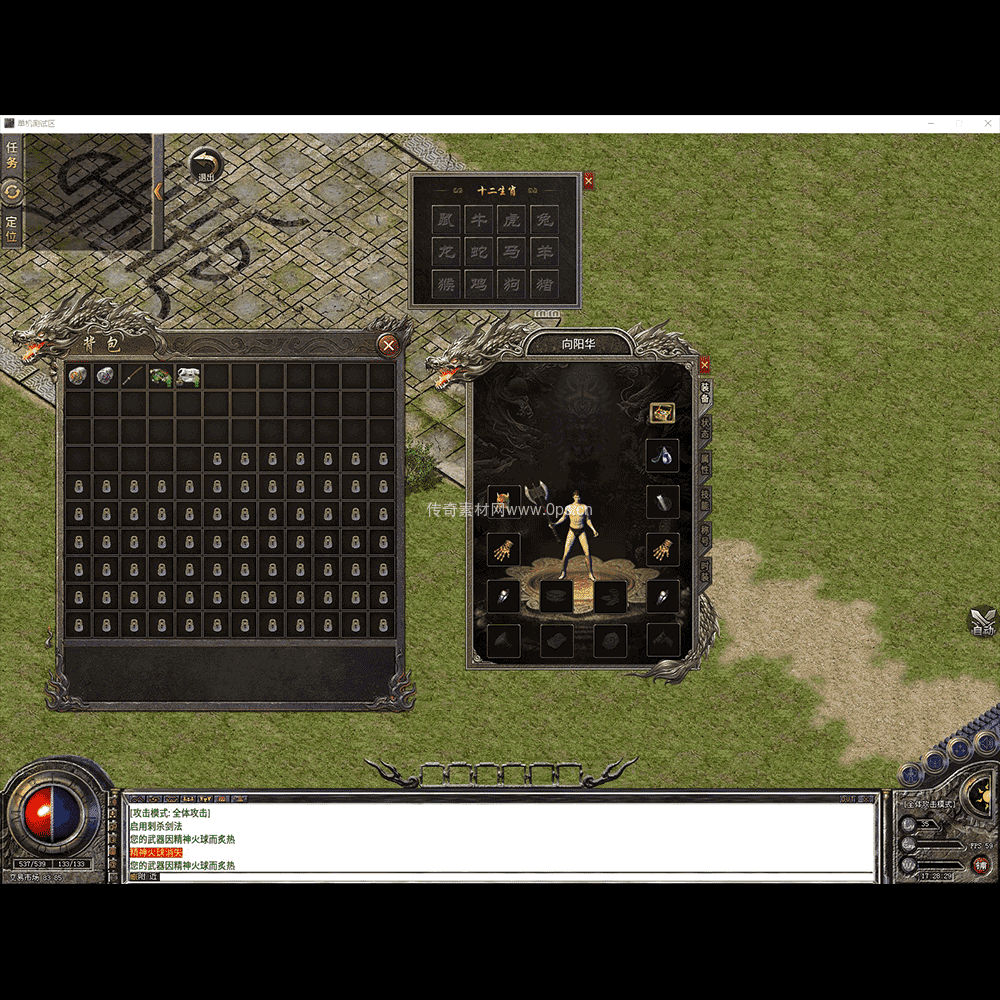Open the 技能 skills tab
The height and width of the screenshot is (1000, 1000).
(x=705, y=500)
